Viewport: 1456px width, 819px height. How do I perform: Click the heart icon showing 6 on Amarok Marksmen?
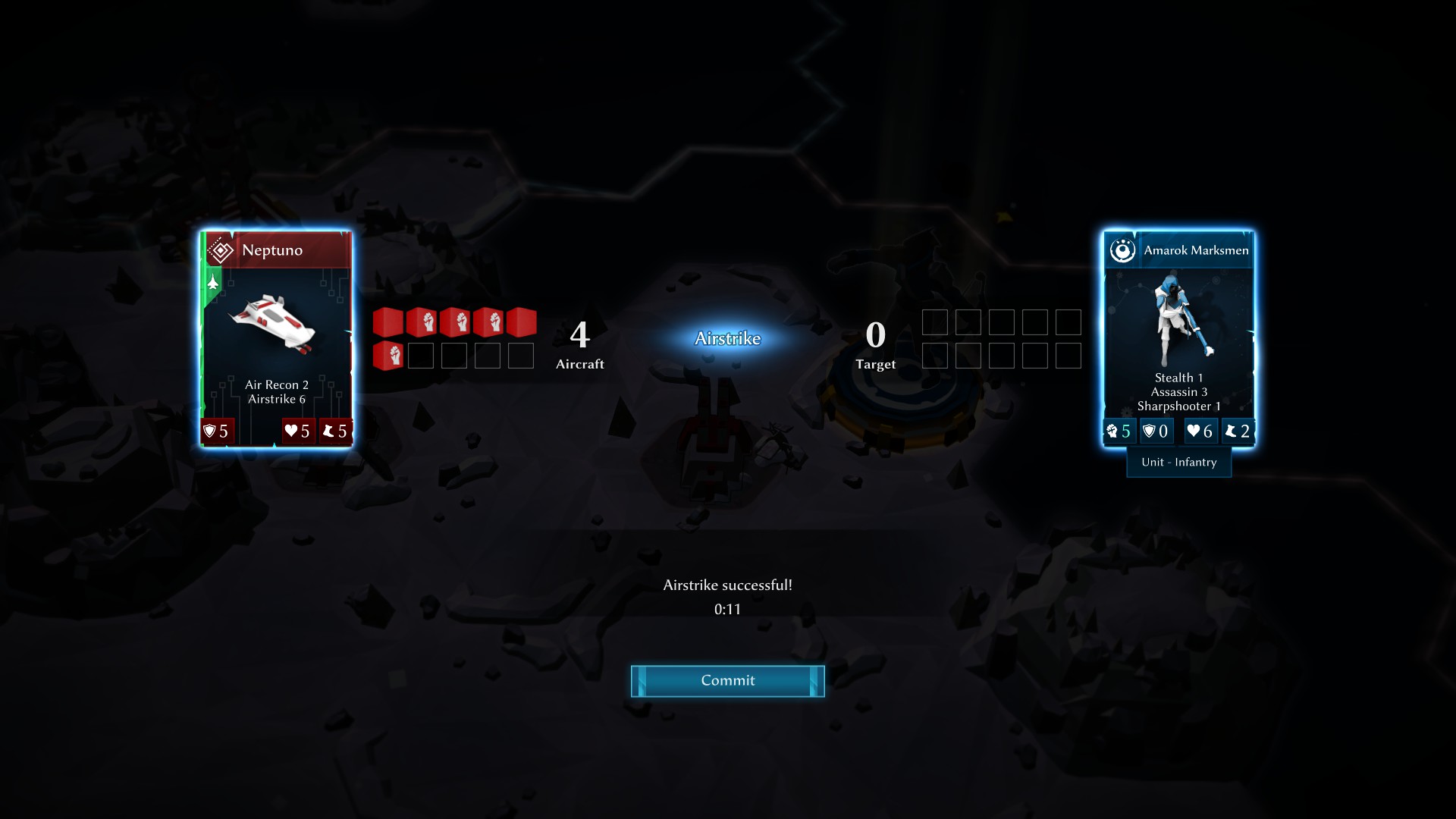(1192, 430)
